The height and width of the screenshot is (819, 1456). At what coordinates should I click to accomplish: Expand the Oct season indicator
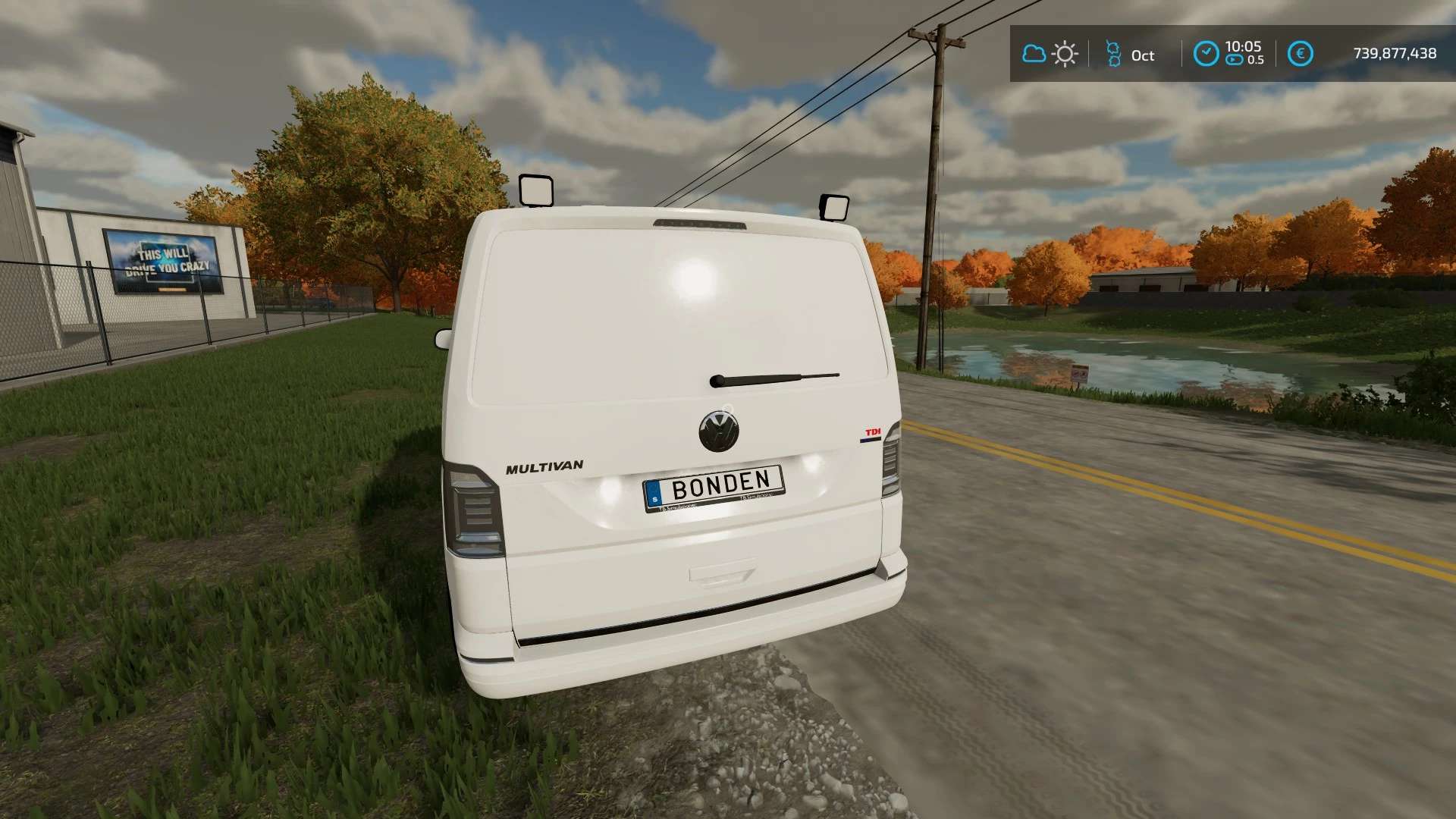point(1130,54)
